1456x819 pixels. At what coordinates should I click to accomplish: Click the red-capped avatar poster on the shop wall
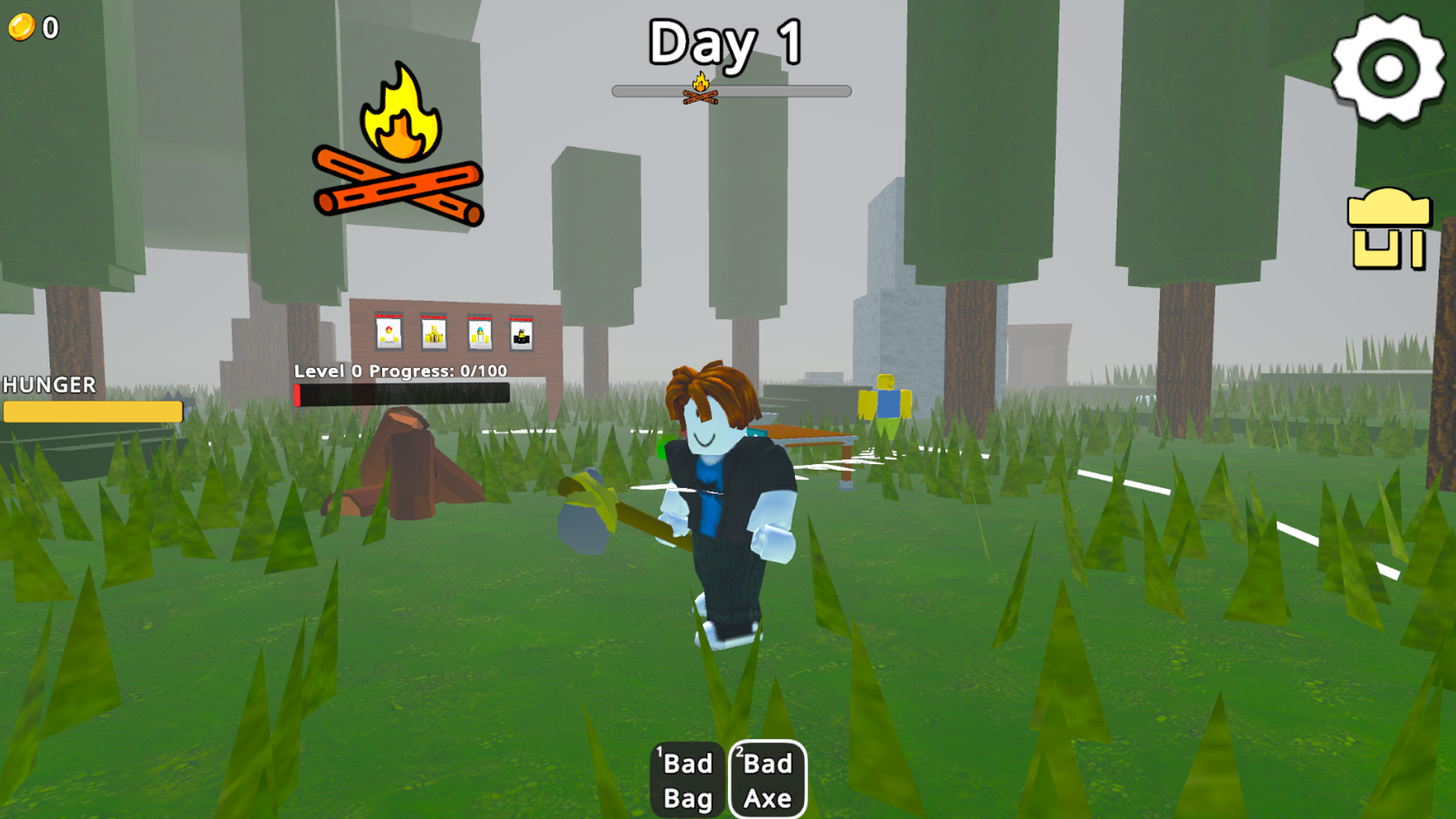pos(387,332)
